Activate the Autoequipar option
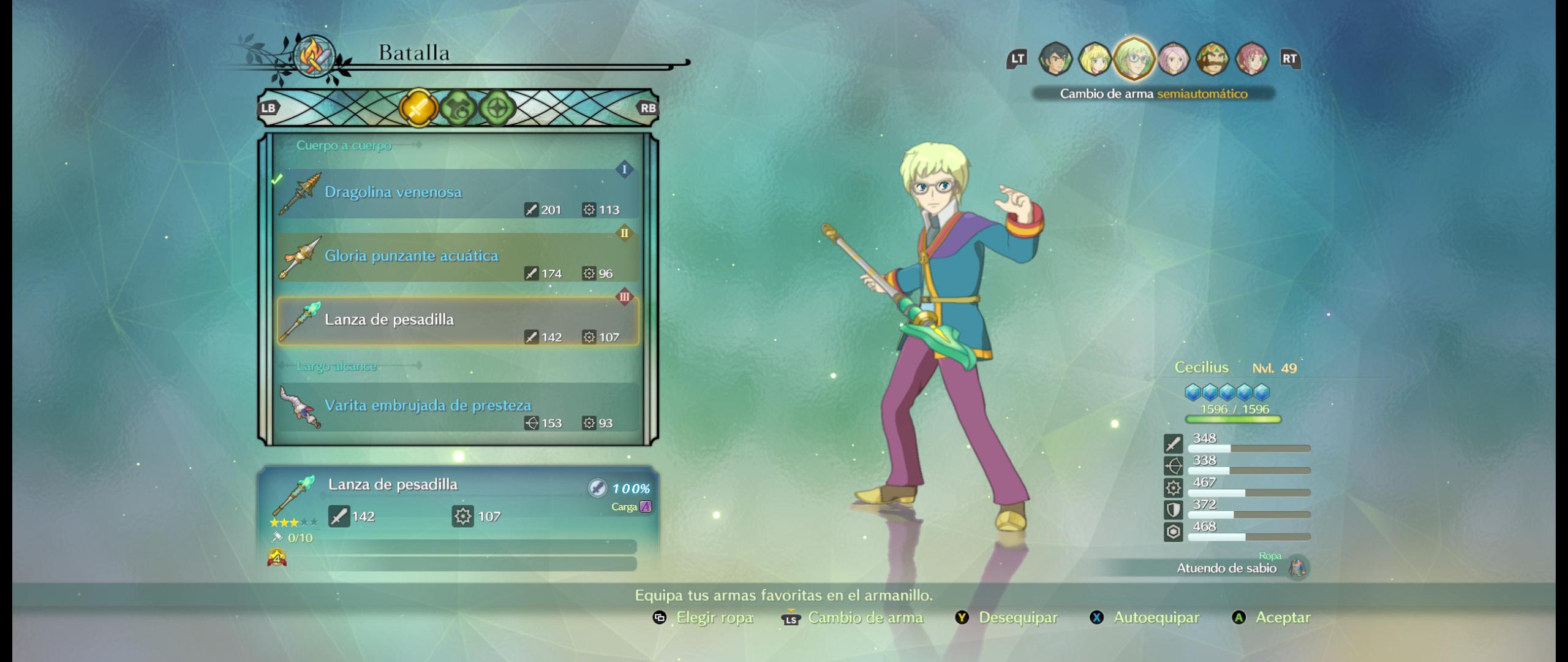 pyautogui.click(x=1144, y=617)
